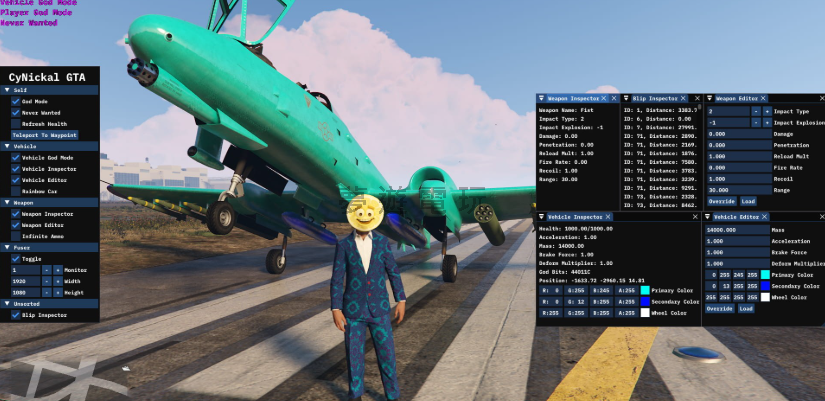Collapse the Self section header
This screenshot has width=825, height=401.
point(7,90)
